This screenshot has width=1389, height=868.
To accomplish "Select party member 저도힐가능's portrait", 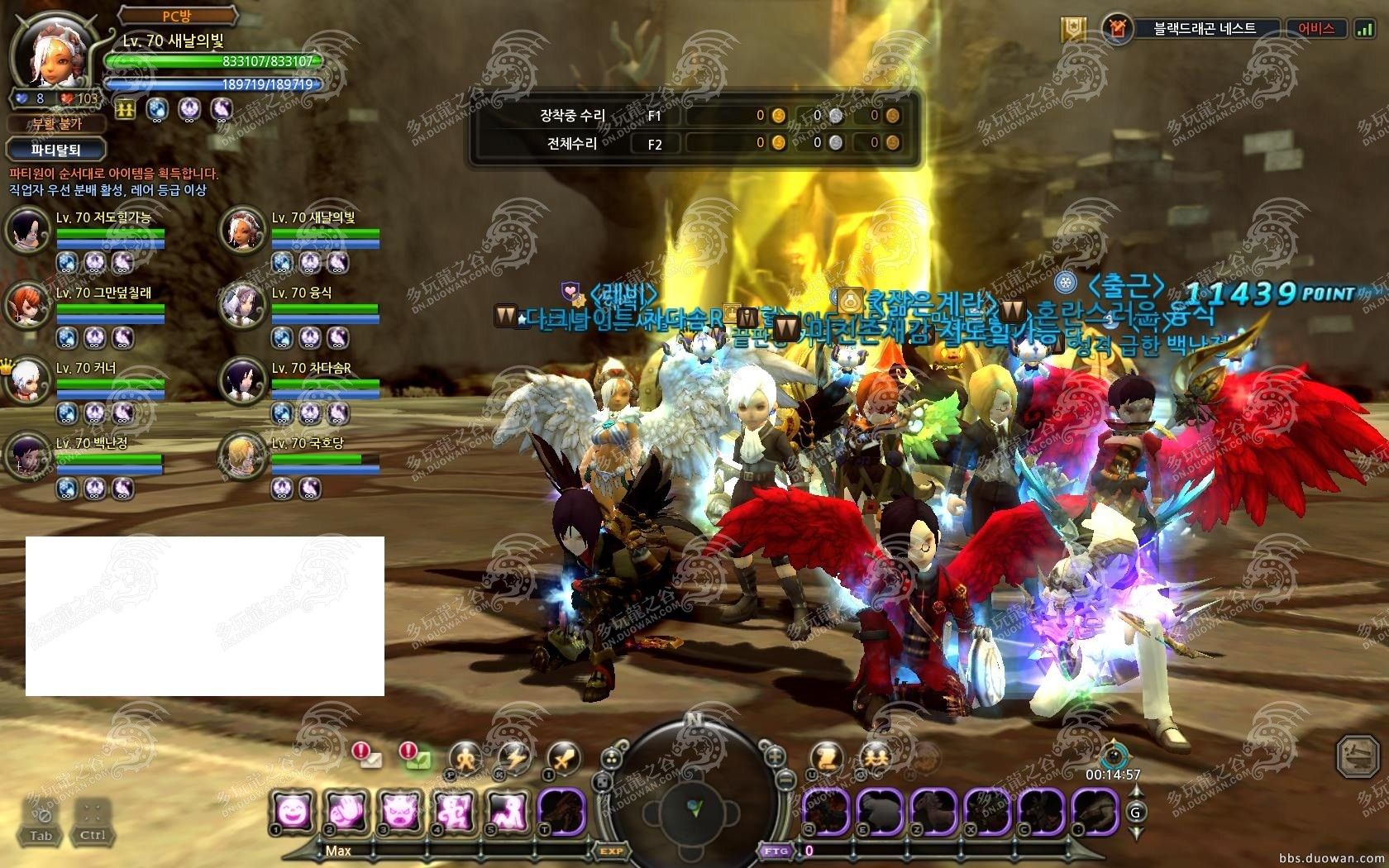I will [27, 230].
